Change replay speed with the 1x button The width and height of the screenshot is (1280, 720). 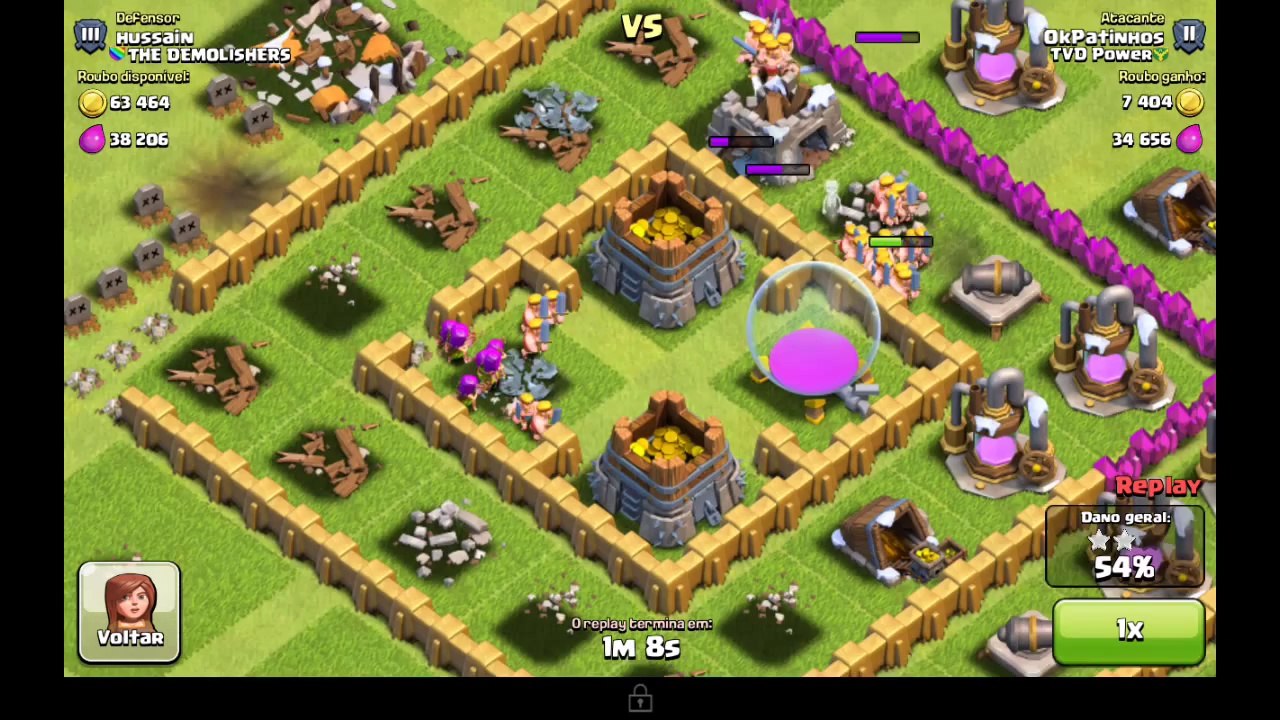coord(1128,630)
